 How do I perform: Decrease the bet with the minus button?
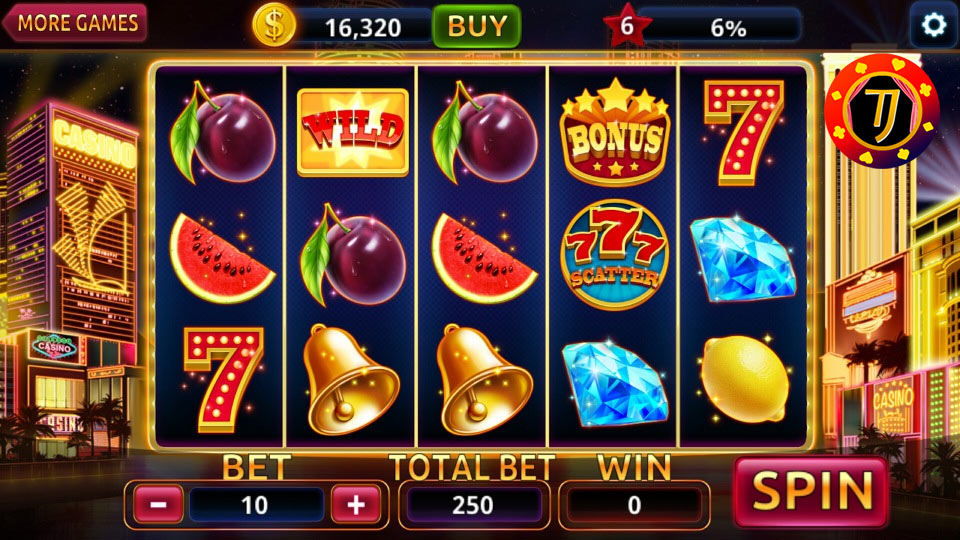[x=158, y=504]
